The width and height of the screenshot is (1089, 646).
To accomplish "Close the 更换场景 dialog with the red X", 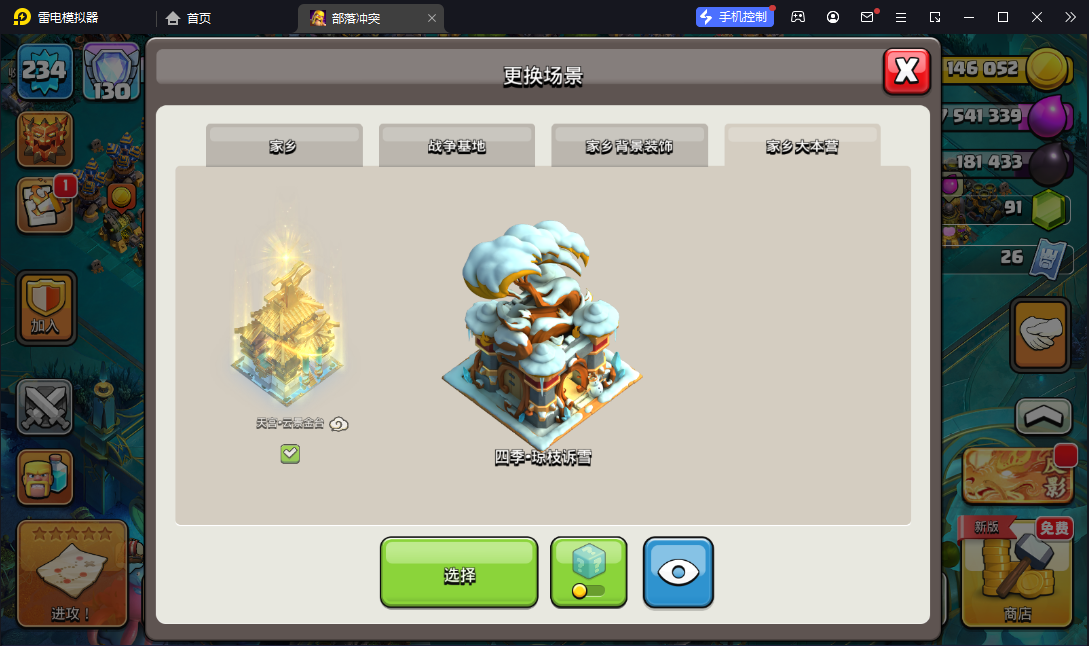I will 907,71.
